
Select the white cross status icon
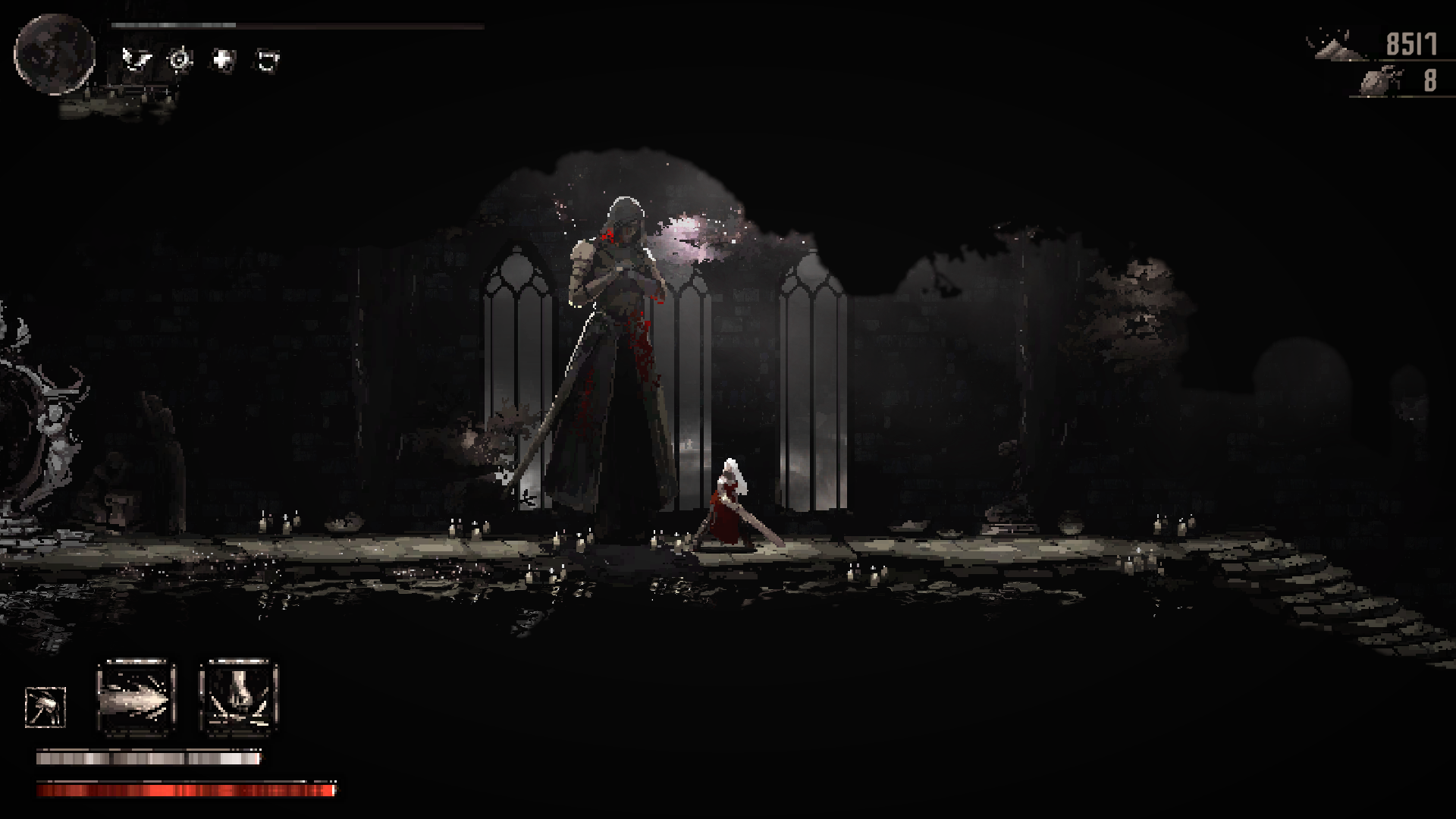[x=223, y=59]
